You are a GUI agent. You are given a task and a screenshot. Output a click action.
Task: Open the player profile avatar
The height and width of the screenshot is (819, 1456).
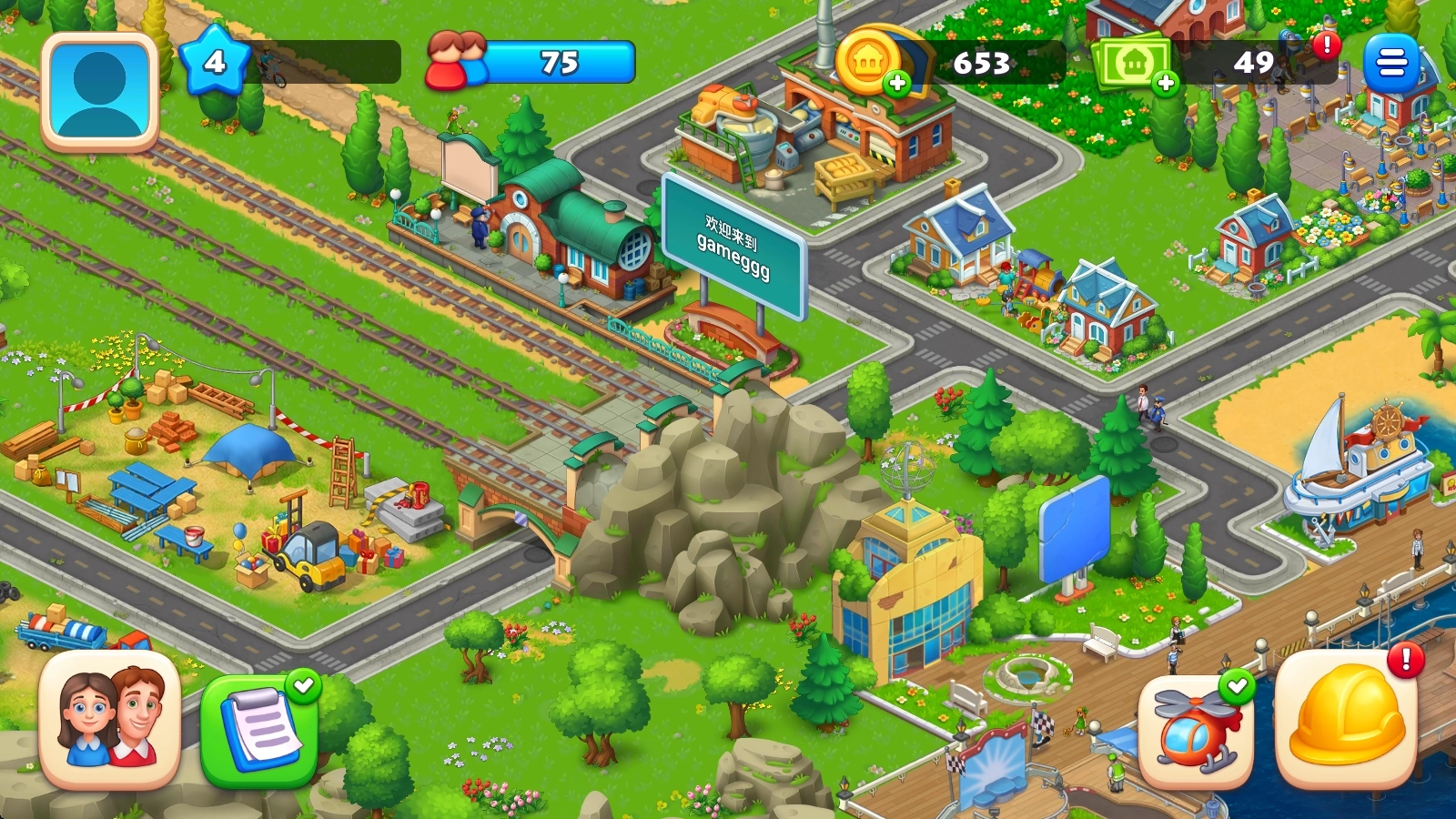(99, 91)
